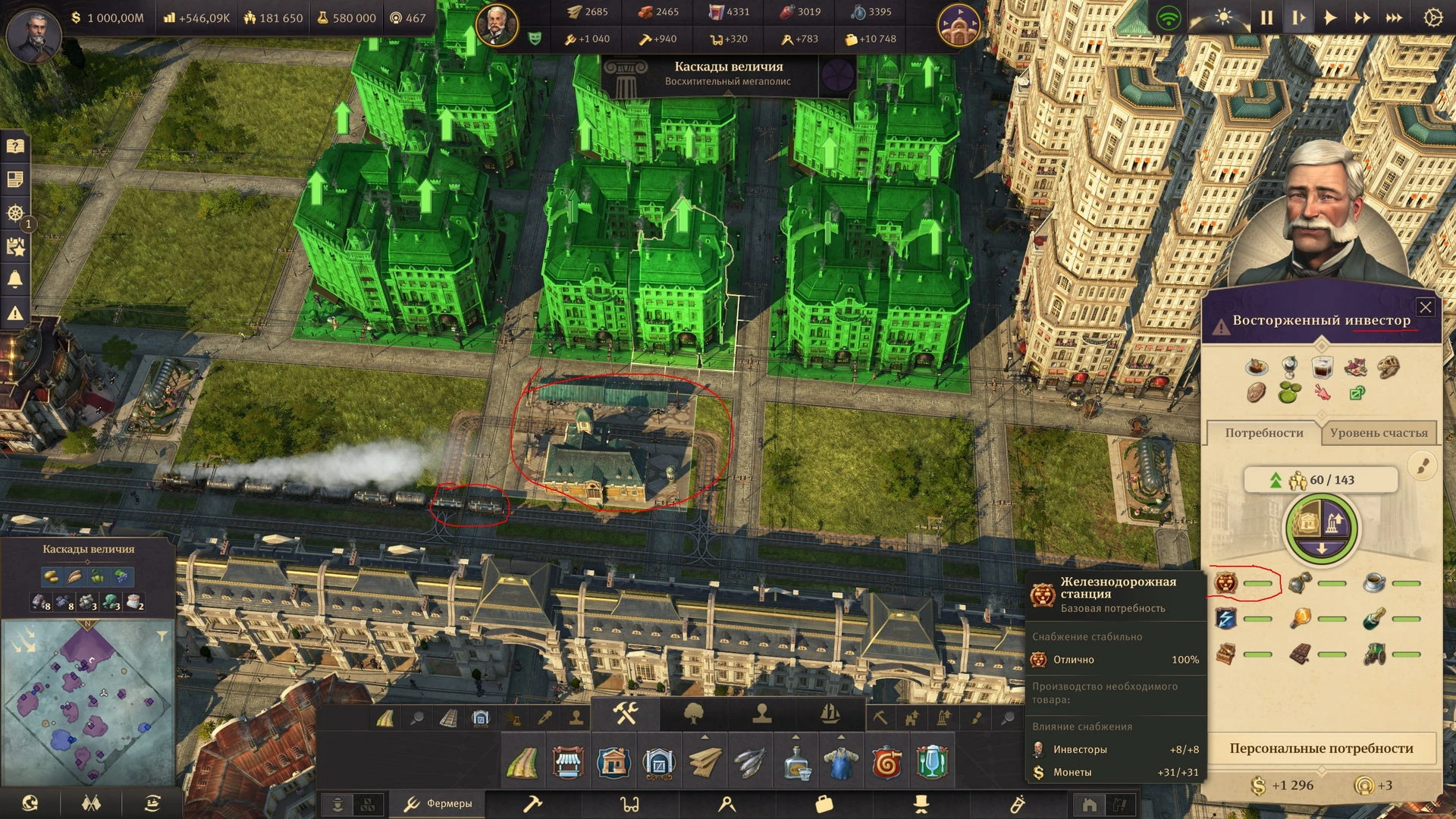Switch to the Уровень счастья tab

point(1378,433)
